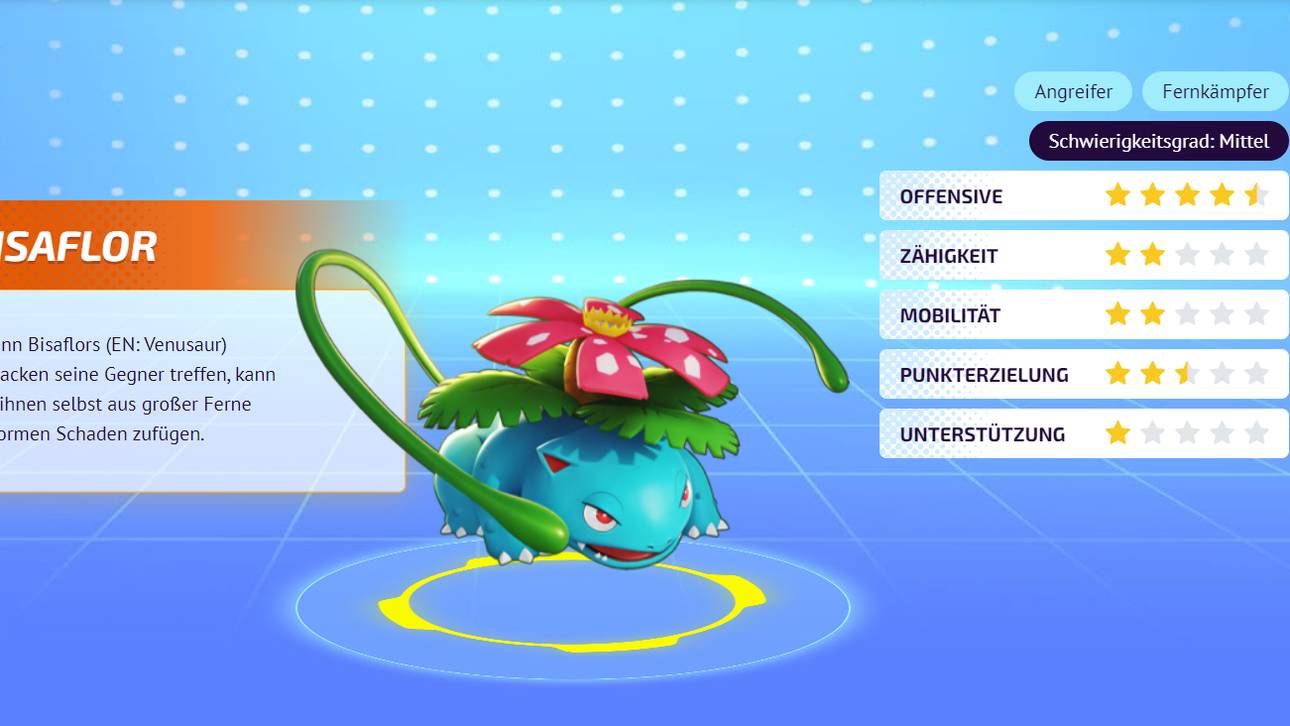Click the second gold star in Zähigkeit row
The width and height of the screenshot is (1290, 726).
pos(1152,254)
